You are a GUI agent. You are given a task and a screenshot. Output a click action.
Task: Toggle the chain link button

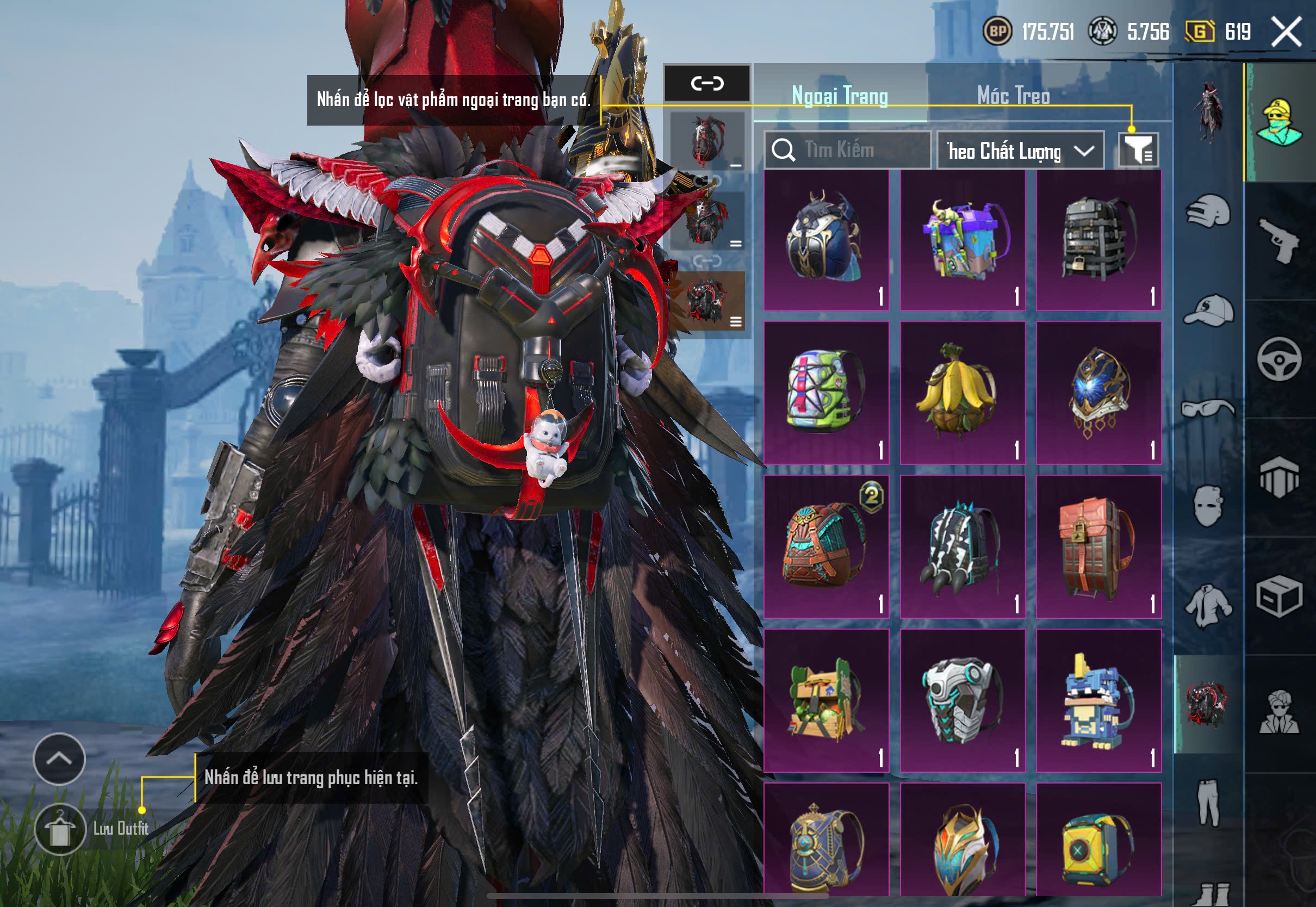[707, 84]
